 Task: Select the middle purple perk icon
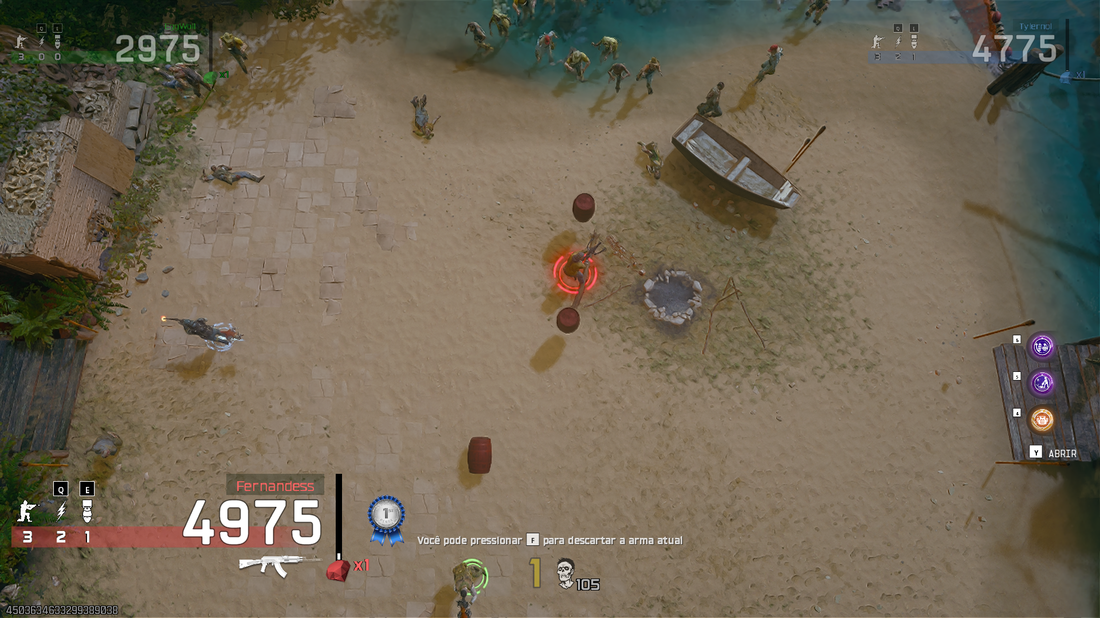click(x=1042, y=383)
